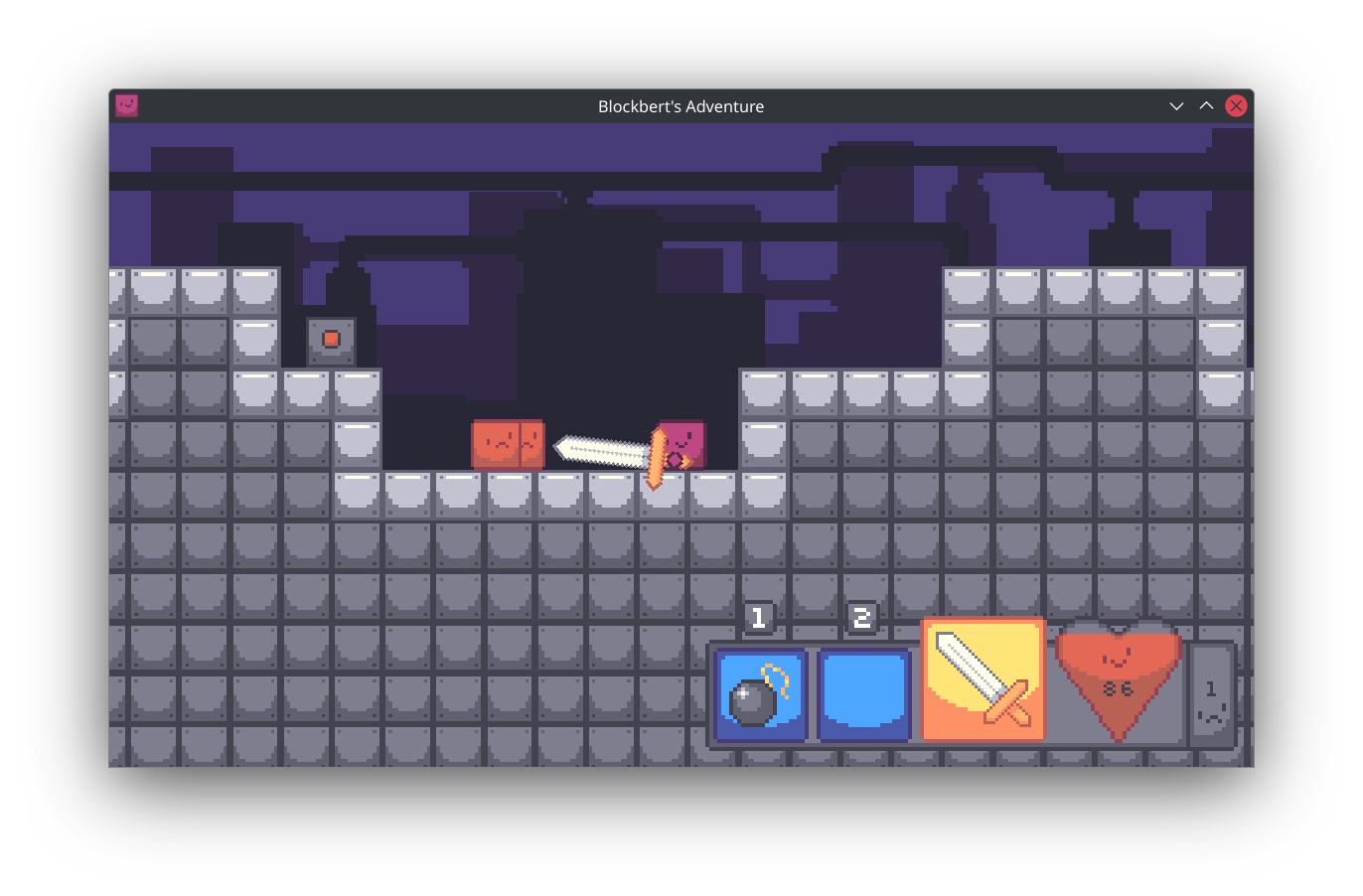Image resolution: width=1363 pixels, height=896 pixels.
Task: Click the highlighted sword weapon panel
Action: pyautogui.click(x=982, y=678)
